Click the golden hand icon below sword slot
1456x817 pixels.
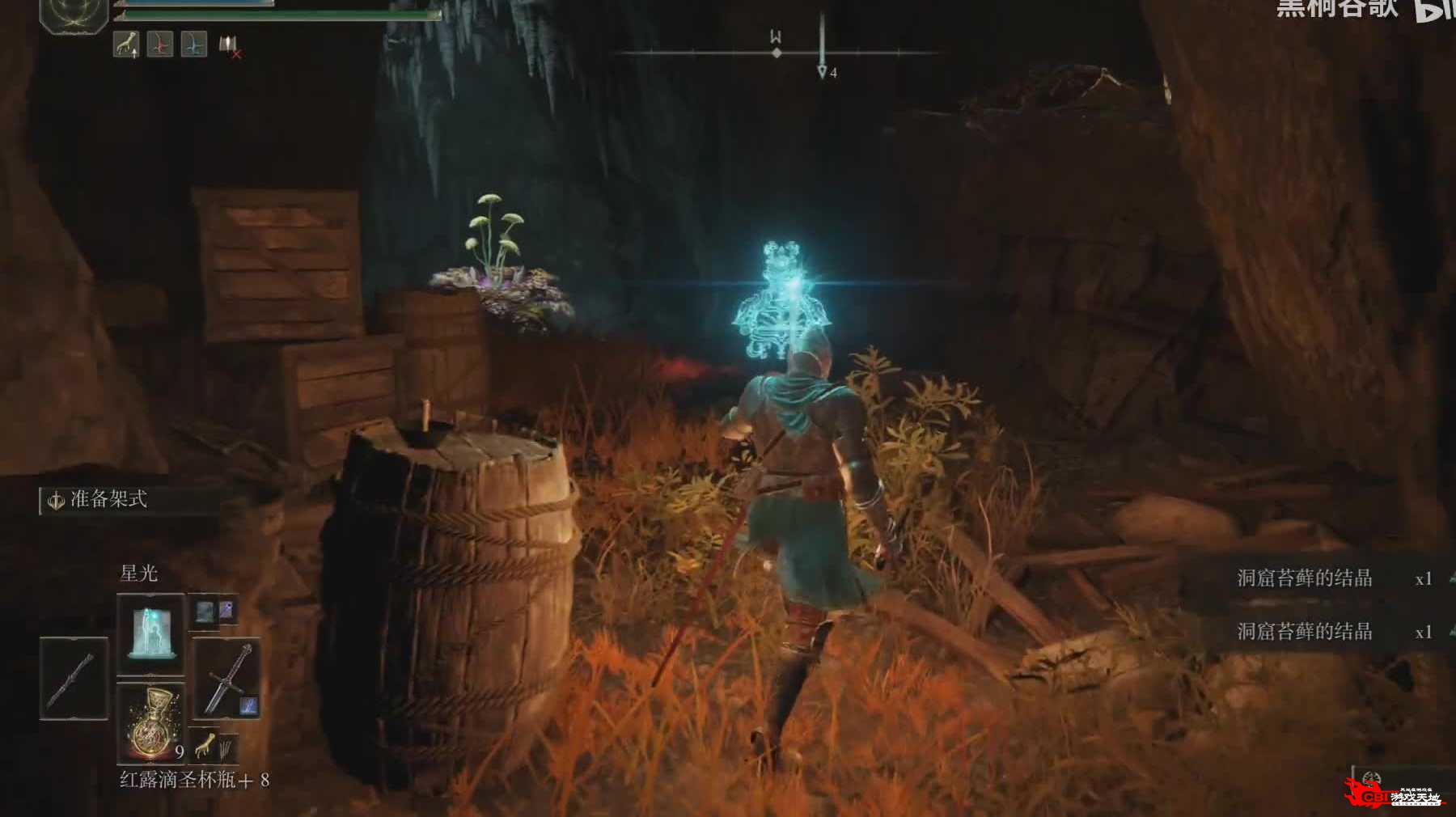tap(204, 744)
